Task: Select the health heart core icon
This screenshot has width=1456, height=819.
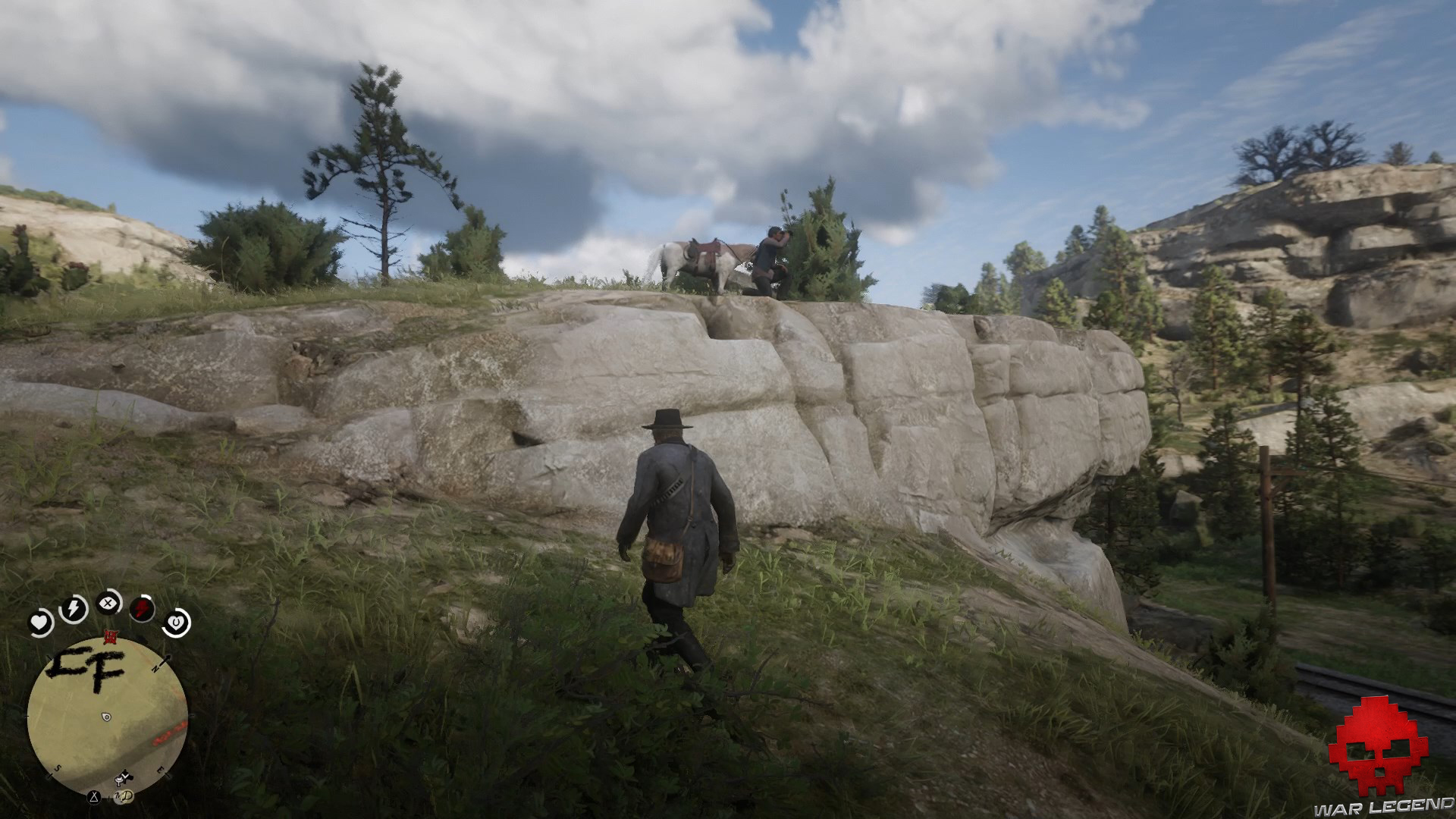Action: (40, 622)
